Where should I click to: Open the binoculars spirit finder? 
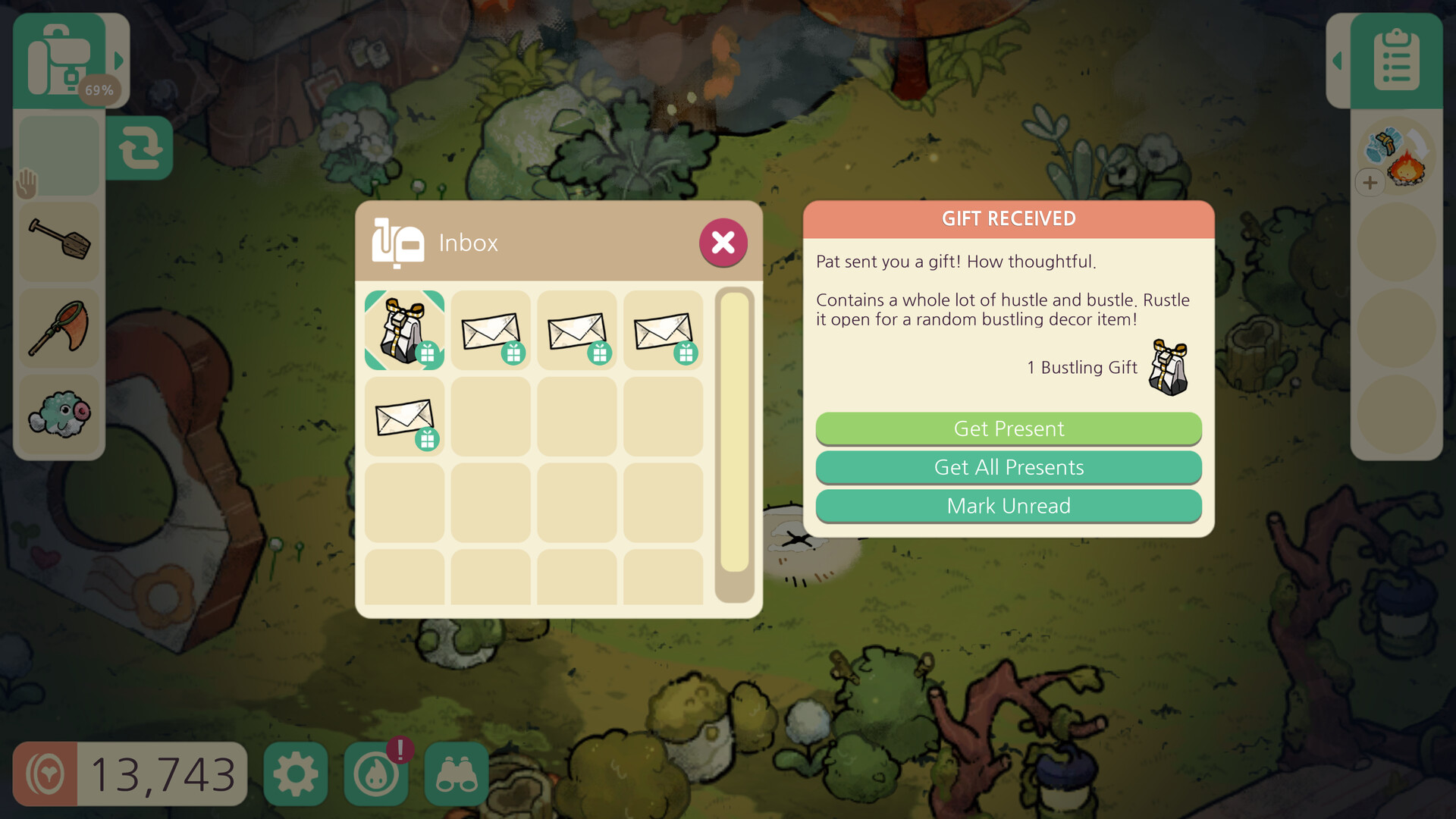pos(456,773)
